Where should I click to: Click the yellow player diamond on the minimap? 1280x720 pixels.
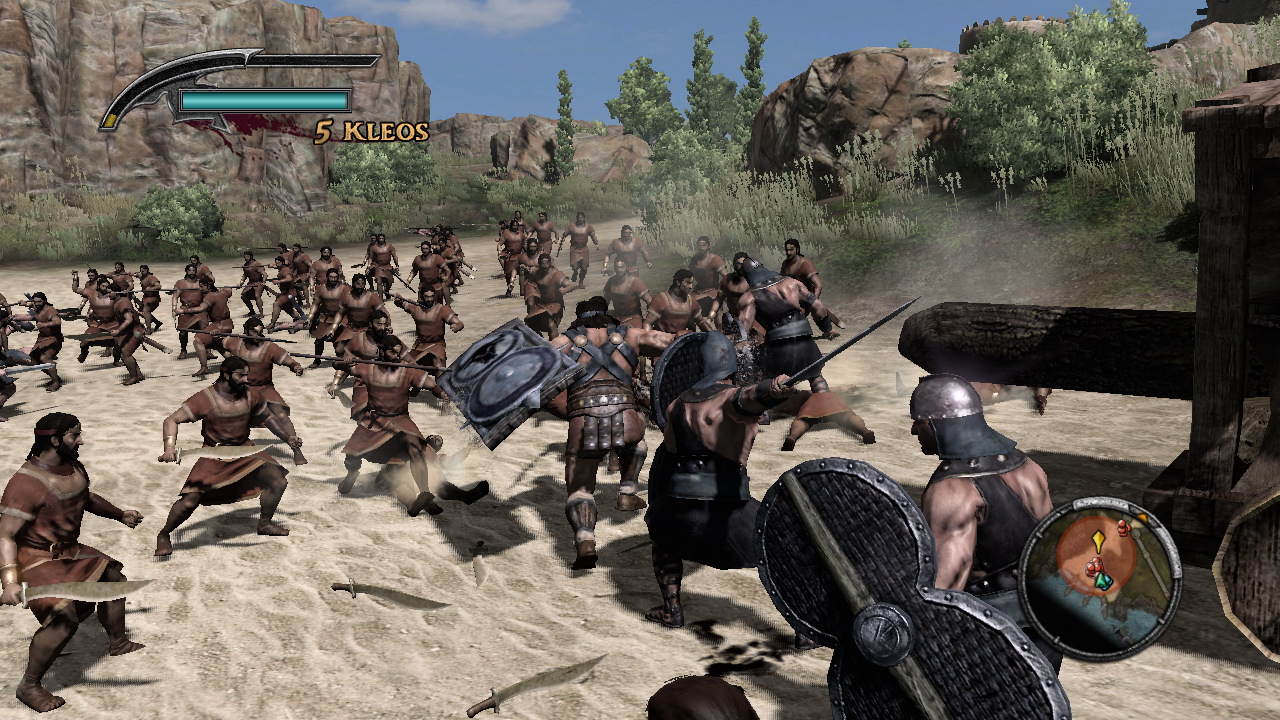pos(1100,540)
